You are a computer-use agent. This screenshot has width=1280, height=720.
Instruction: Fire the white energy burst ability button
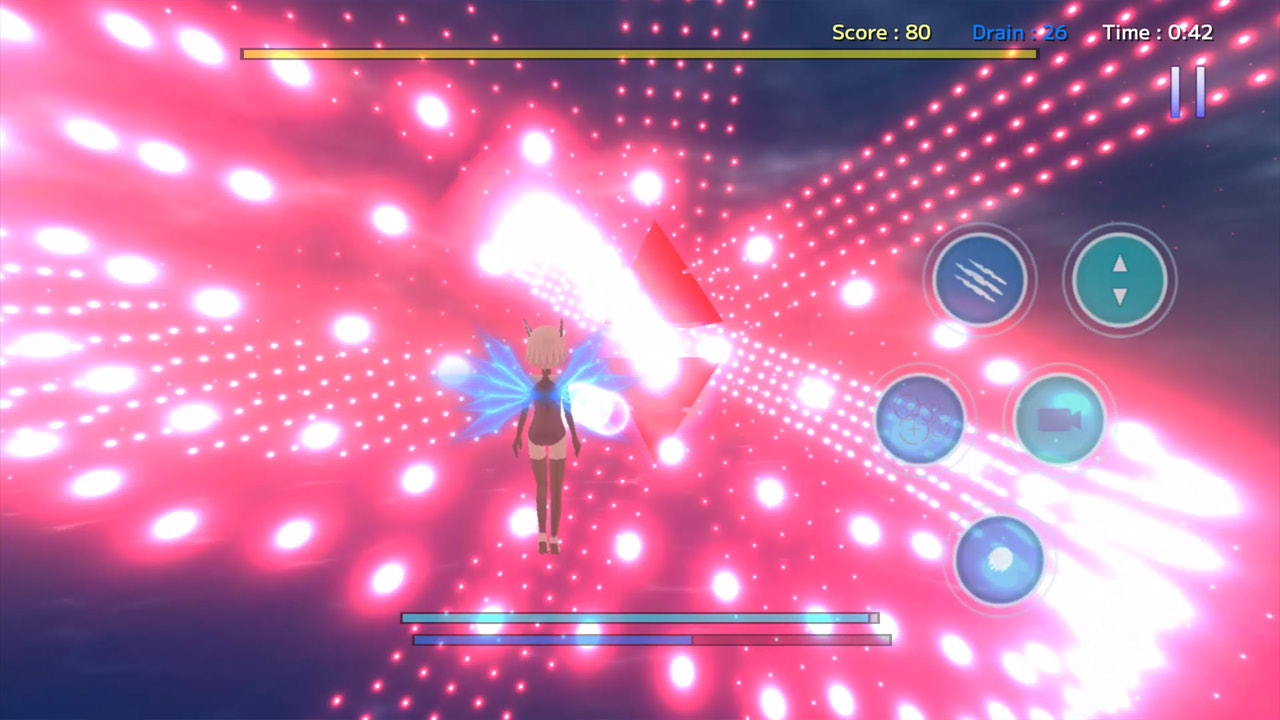pyautogui.click(x=999, y=560)
